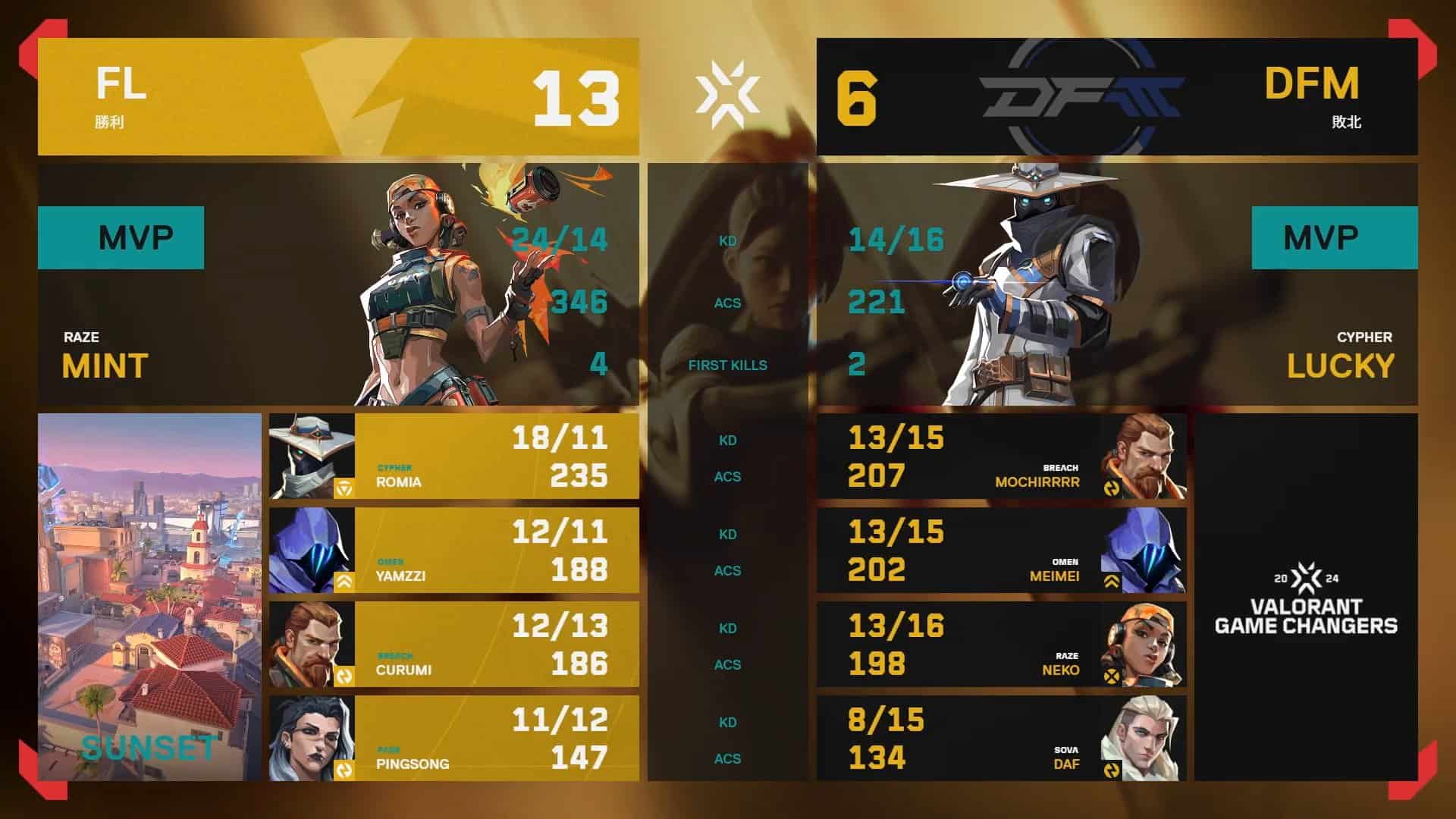Open Lucky's Cypher MVP panel
The width and height of the screenshot is (1456, 819).
click(x=1116, y=284)
